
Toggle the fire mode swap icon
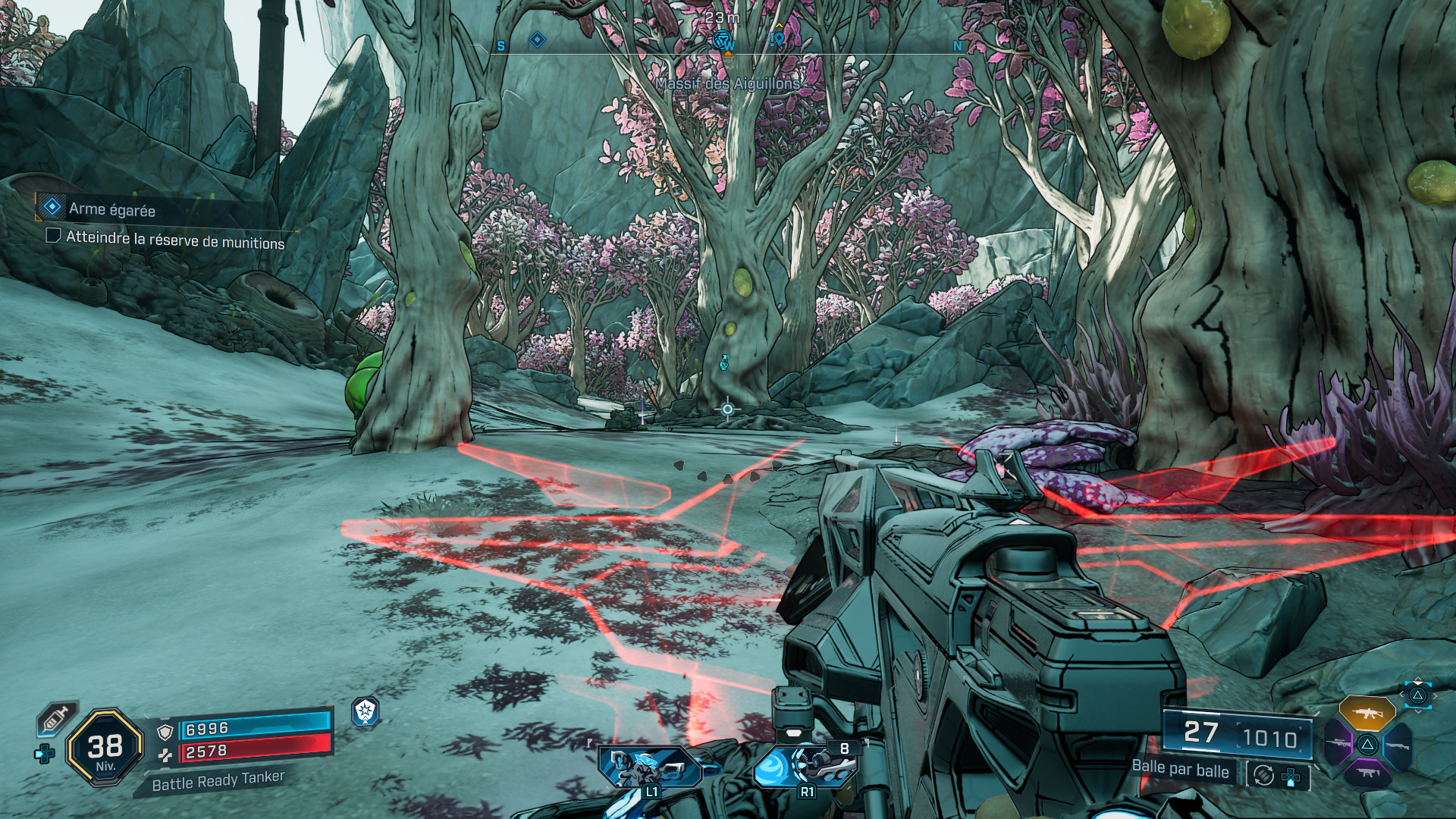click(x=1263, y=775)
